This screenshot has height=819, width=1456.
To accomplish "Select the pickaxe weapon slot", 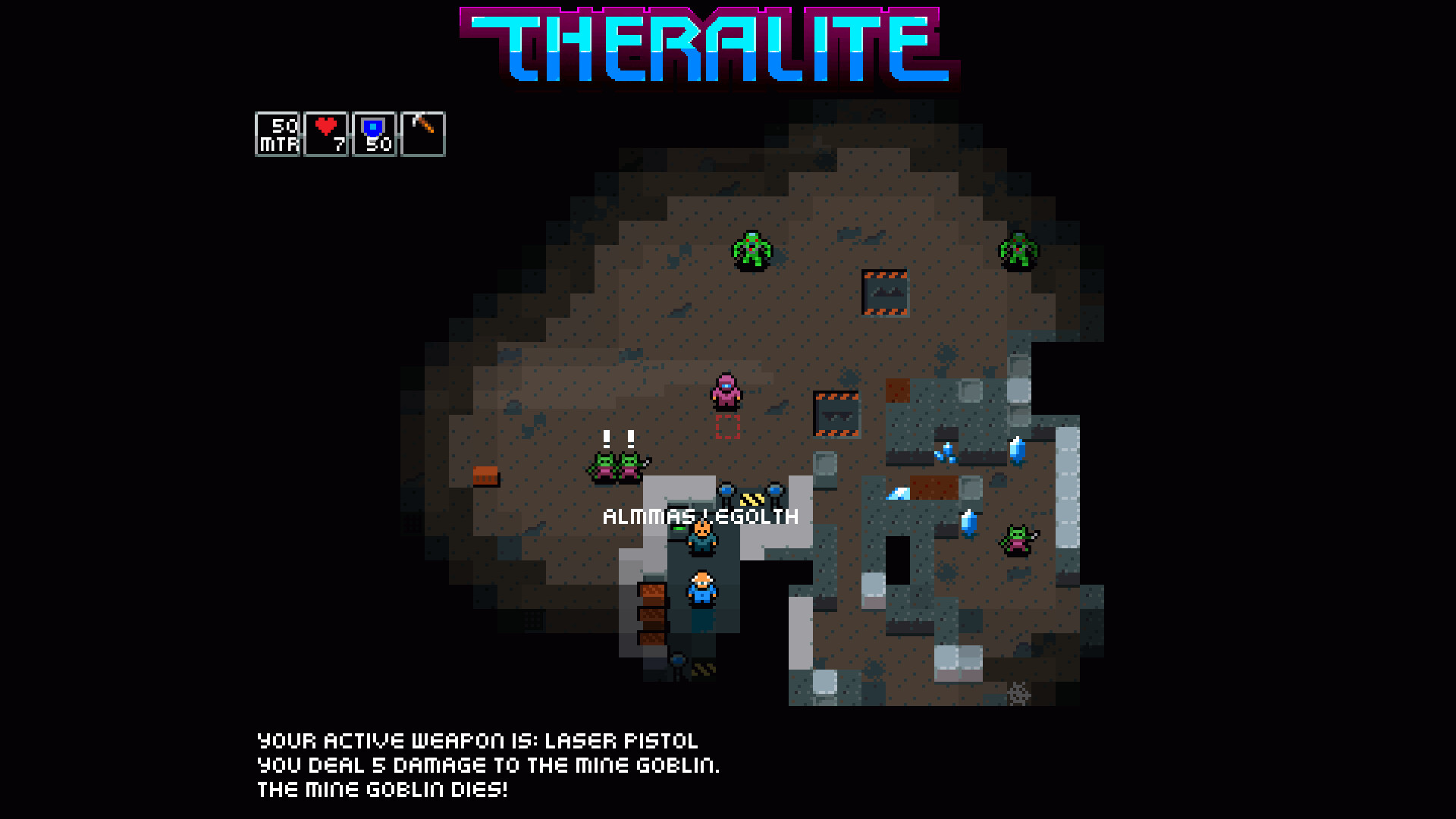I will (x=422, y=133).
